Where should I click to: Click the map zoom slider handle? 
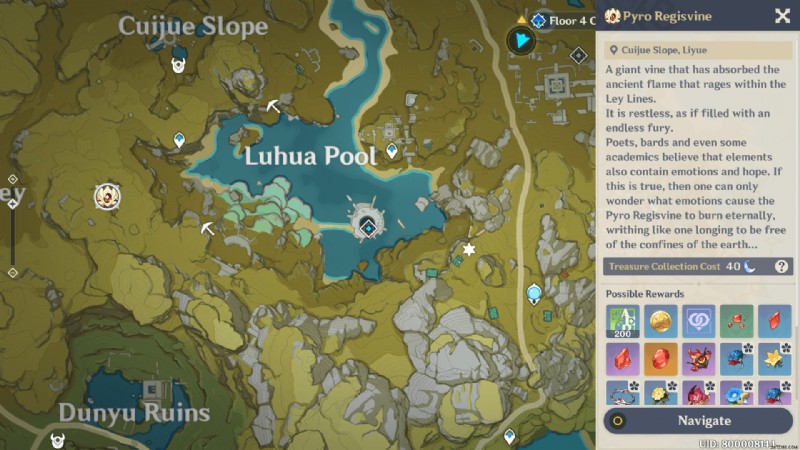(x=12, y=204)
